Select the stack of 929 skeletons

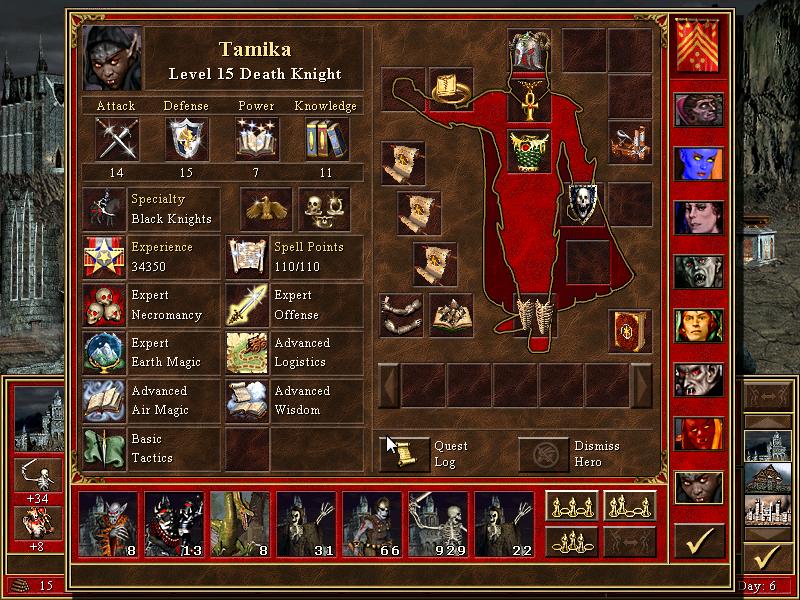(437, 524)
